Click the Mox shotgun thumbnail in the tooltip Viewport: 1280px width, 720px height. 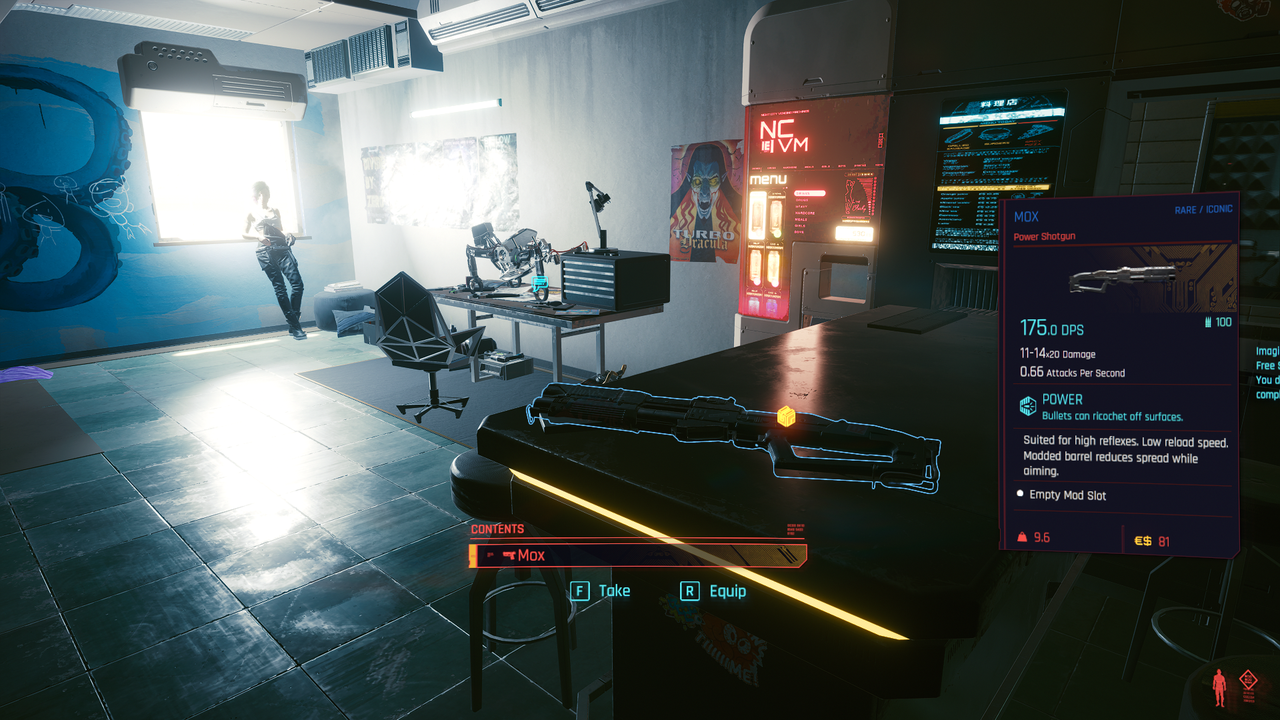(1120, 281)
